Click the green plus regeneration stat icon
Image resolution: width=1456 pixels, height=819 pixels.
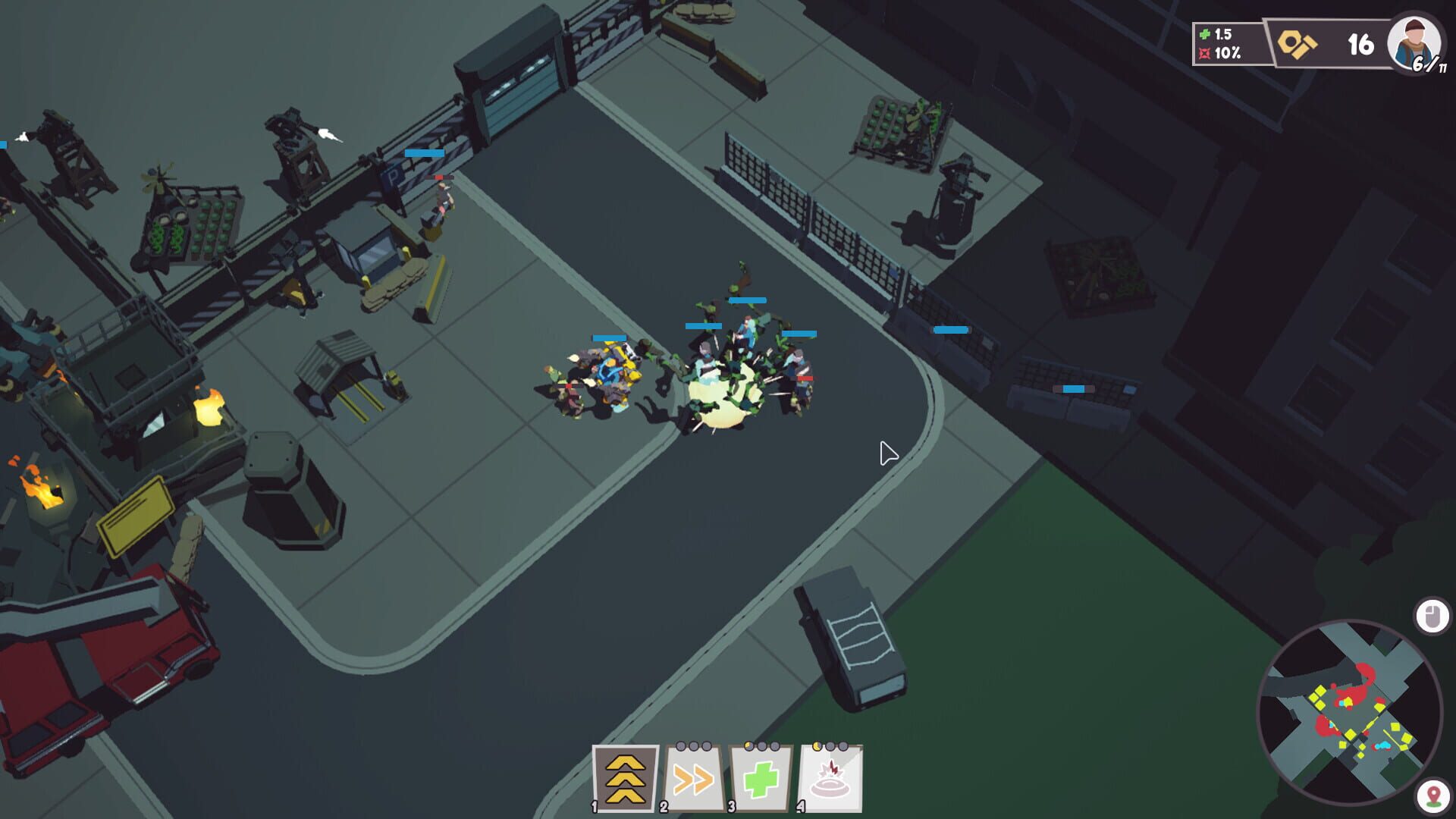(x=1204, y=35)
